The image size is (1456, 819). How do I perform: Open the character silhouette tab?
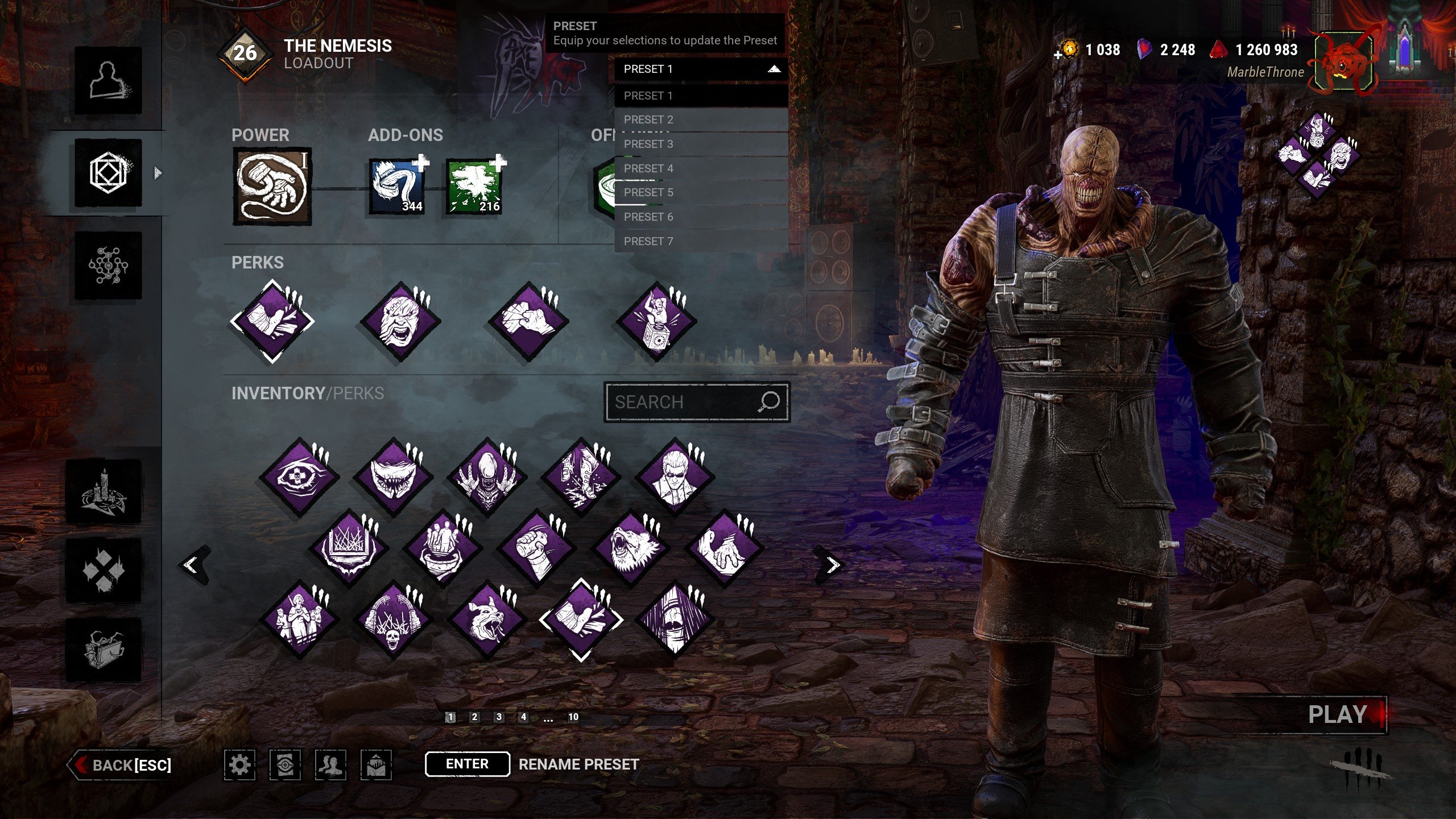108,80
